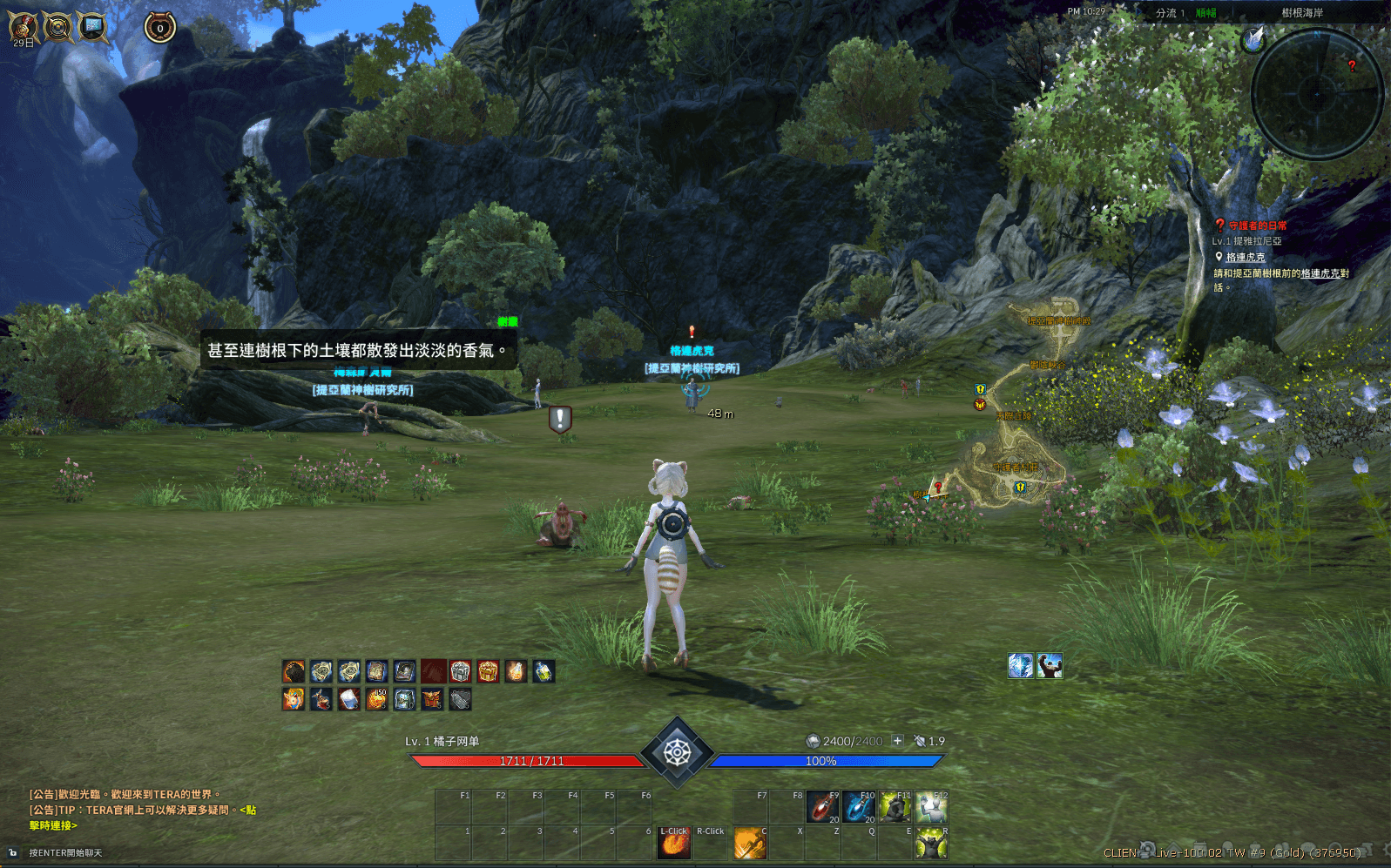Select the green potion bottle item
Image resolution: width=1391 pixels, height=868 pixels.
point(544,671)
